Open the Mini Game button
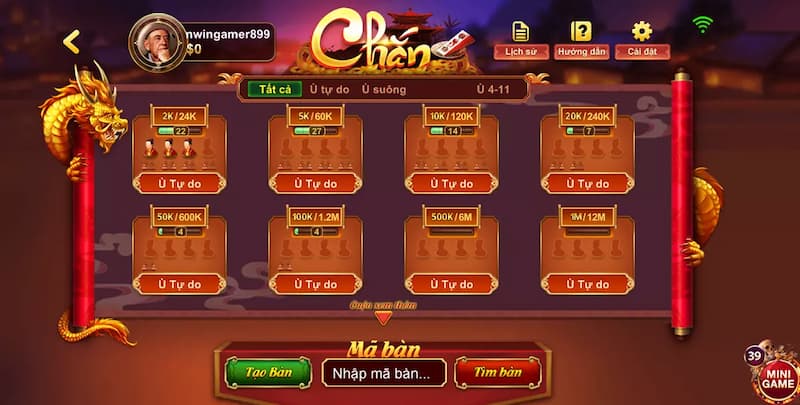Image resolution: width=800 pixels, height=405 pixels. point(775,375)
